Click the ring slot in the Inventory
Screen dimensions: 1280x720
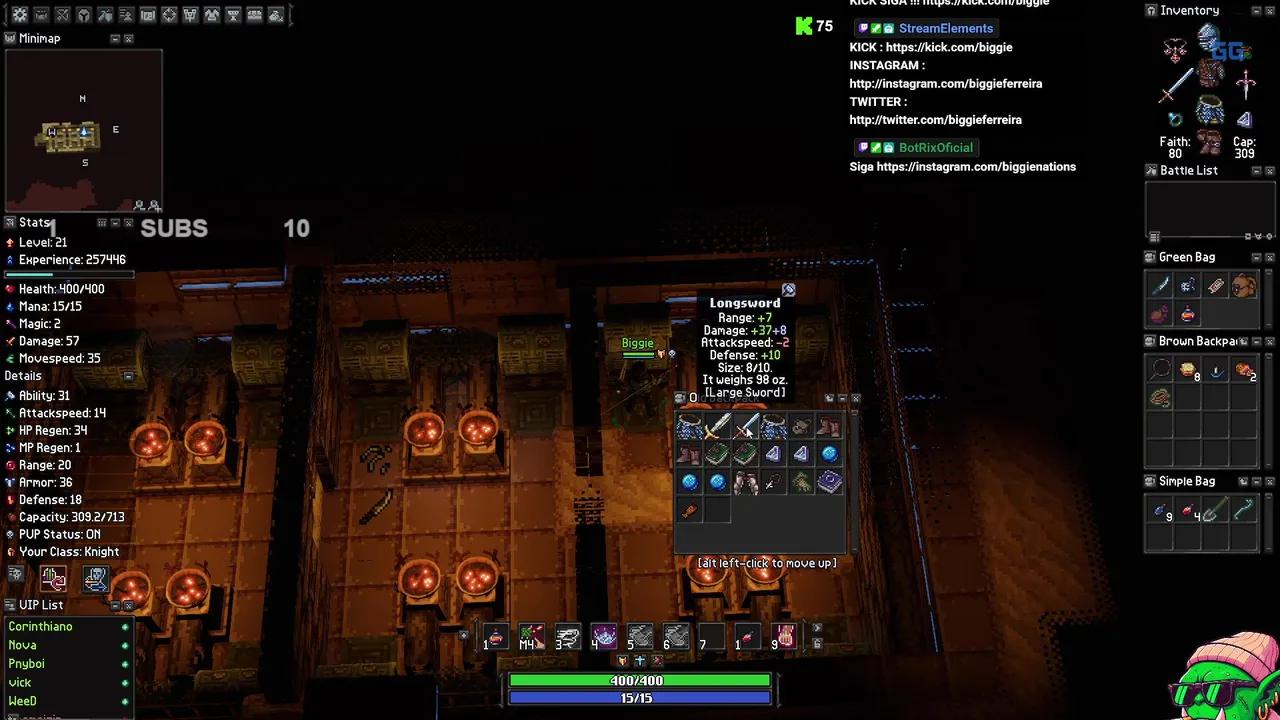click(x=1175, y=118)
